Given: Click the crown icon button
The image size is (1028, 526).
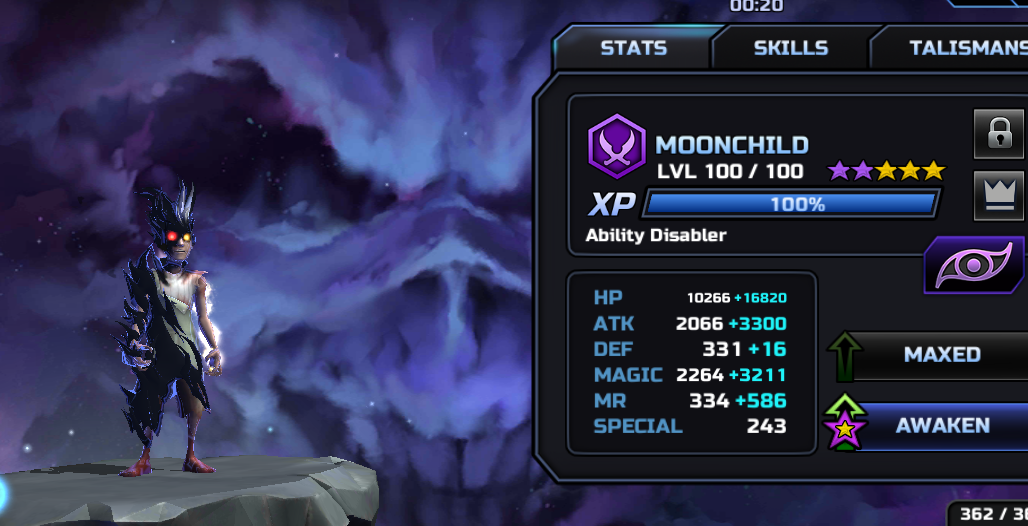Looking at the screenshot, I should coord(998,194).
